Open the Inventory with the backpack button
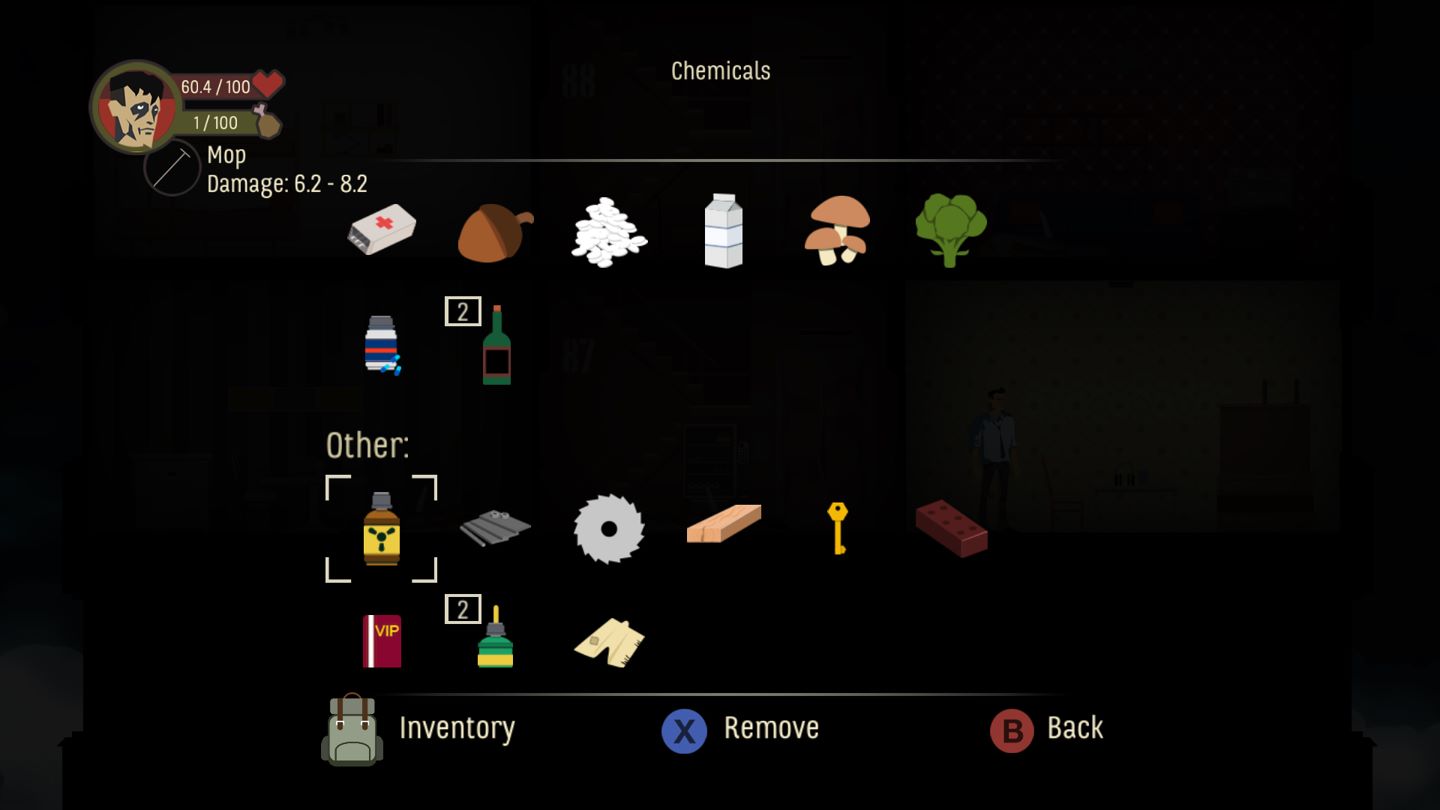This screenshot has width=1440, height=810. (351, 730)
